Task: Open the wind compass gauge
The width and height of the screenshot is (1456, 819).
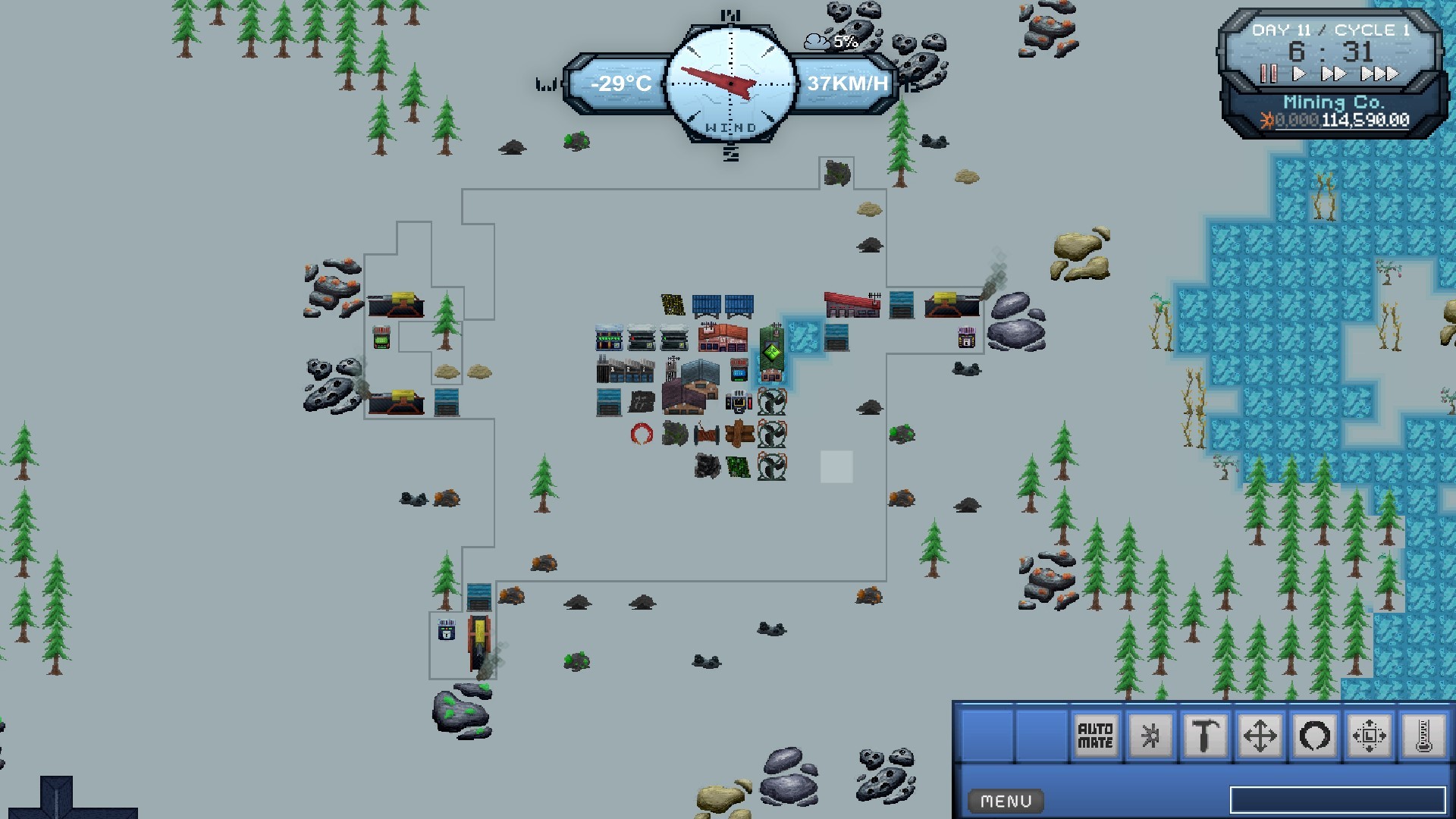Action: pyautogui.click(x=730, y=83)
